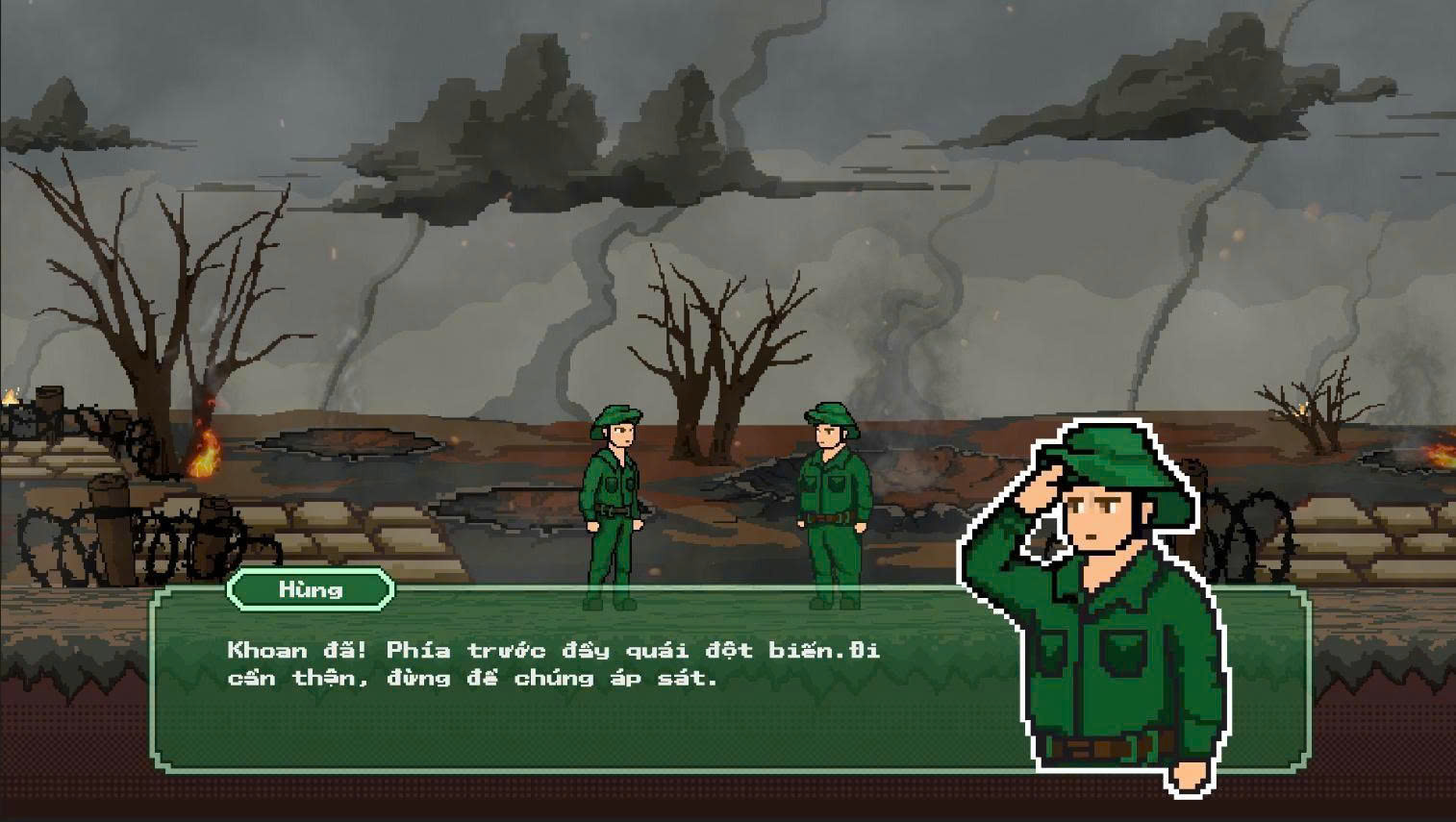This screenshot has width=1456, height=822.
Task: Click the burning fire on the left barricade
Action: 205,452
